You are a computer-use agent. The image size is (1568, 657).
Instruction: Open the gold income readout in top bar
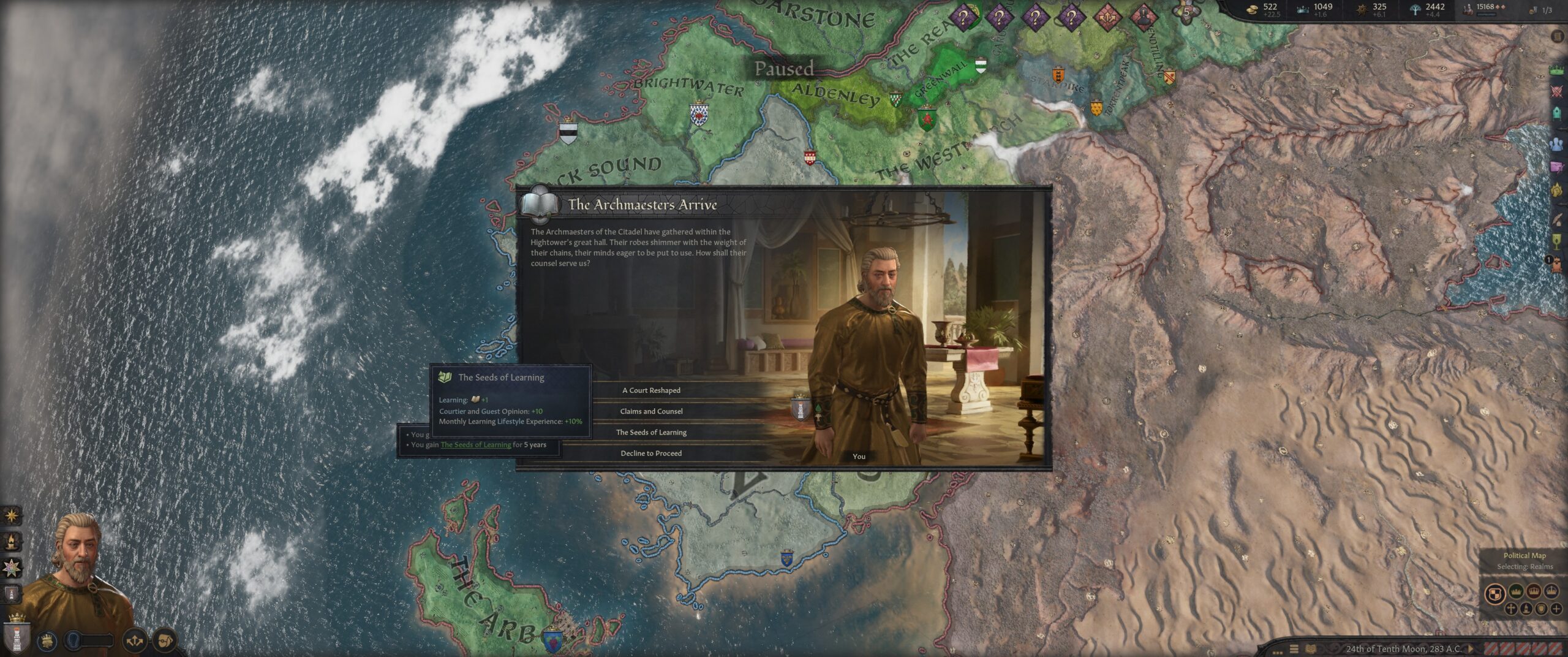[1264, 10]
